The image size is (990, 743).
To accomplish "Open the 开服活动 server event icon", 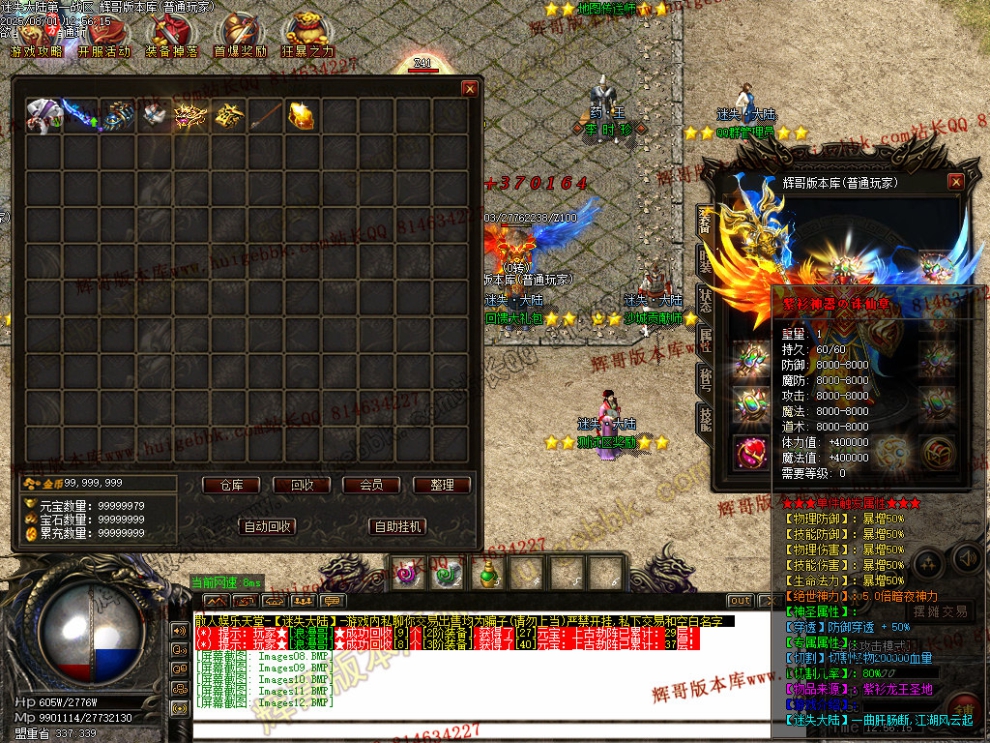I will 103,36.
